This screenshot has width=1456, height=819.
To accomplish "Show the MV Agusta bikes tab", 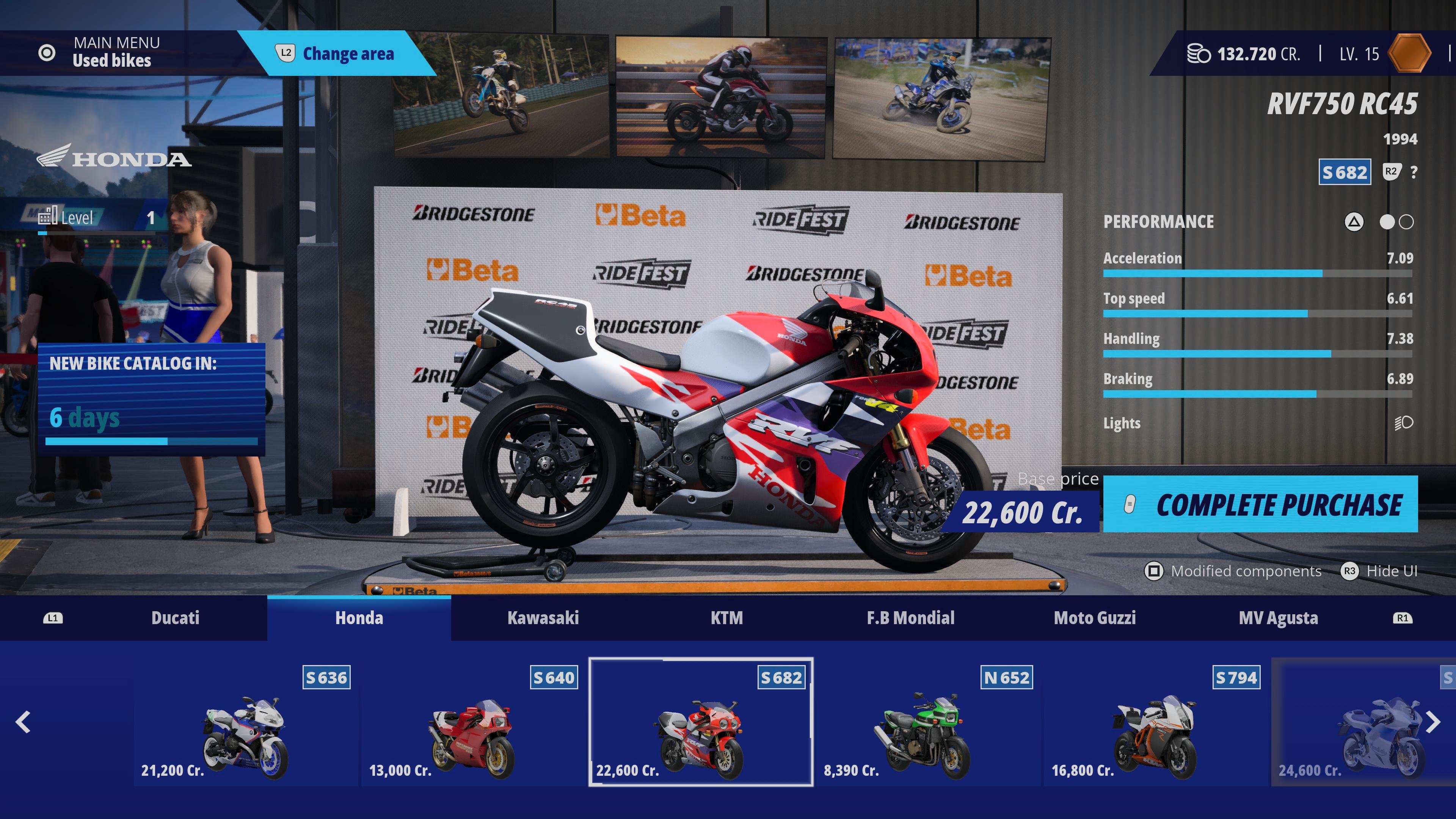I will (x=1278, y=618).
